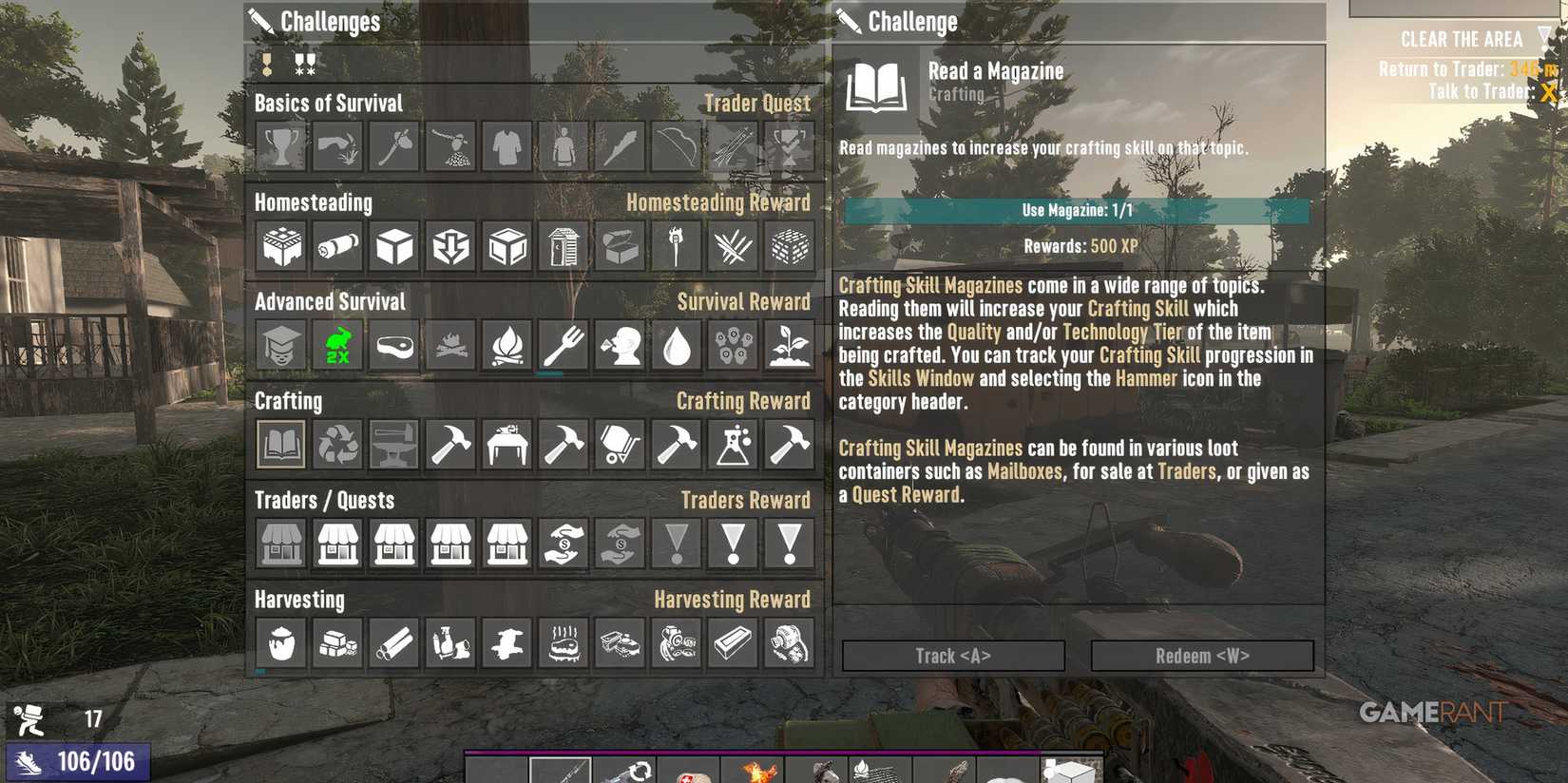Image resolution: width=1568 pixels, height=783 pixels.
Task: Collapse the Harvesting section header
Action: (300, 600)
